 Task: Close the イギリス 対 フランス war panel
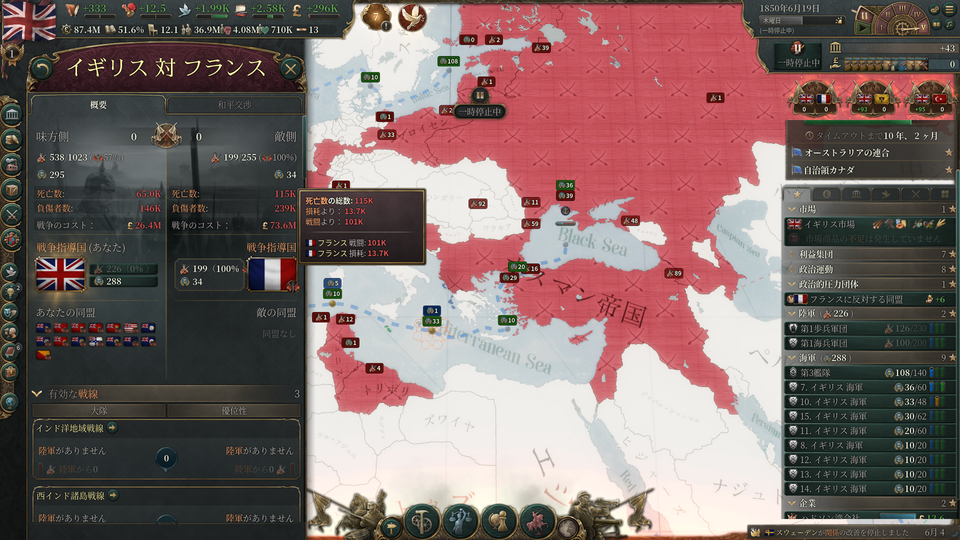tap(290, 68)
